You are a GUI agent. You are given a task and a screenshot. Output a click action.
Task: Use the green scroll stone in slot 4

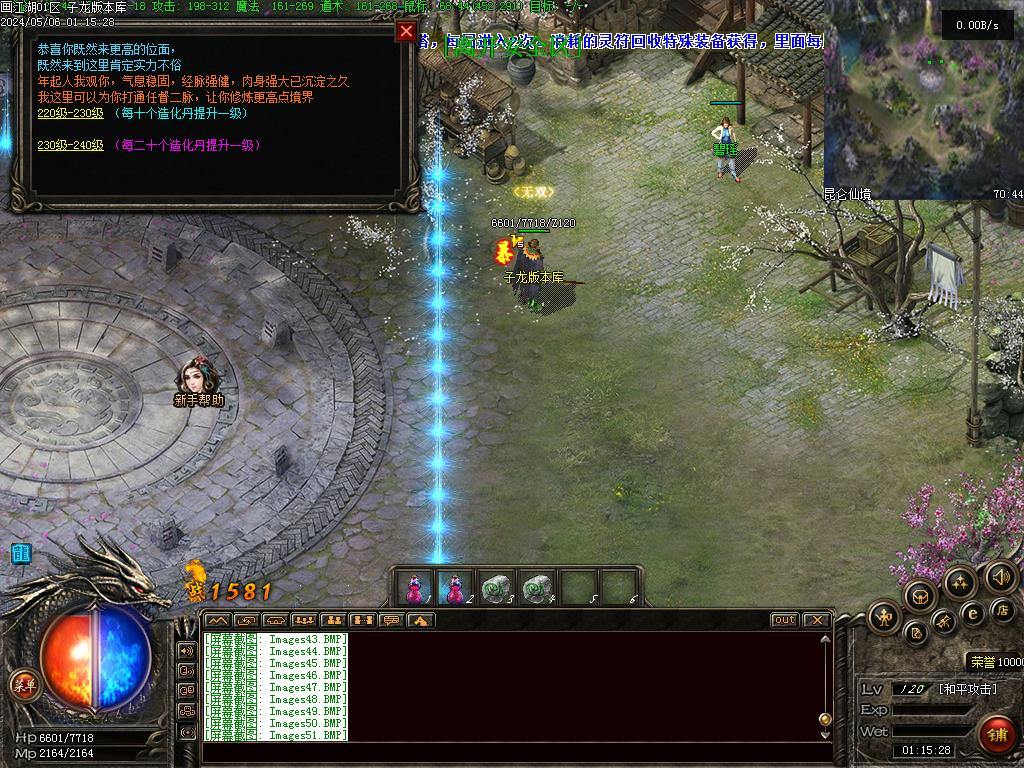(538, 588)
